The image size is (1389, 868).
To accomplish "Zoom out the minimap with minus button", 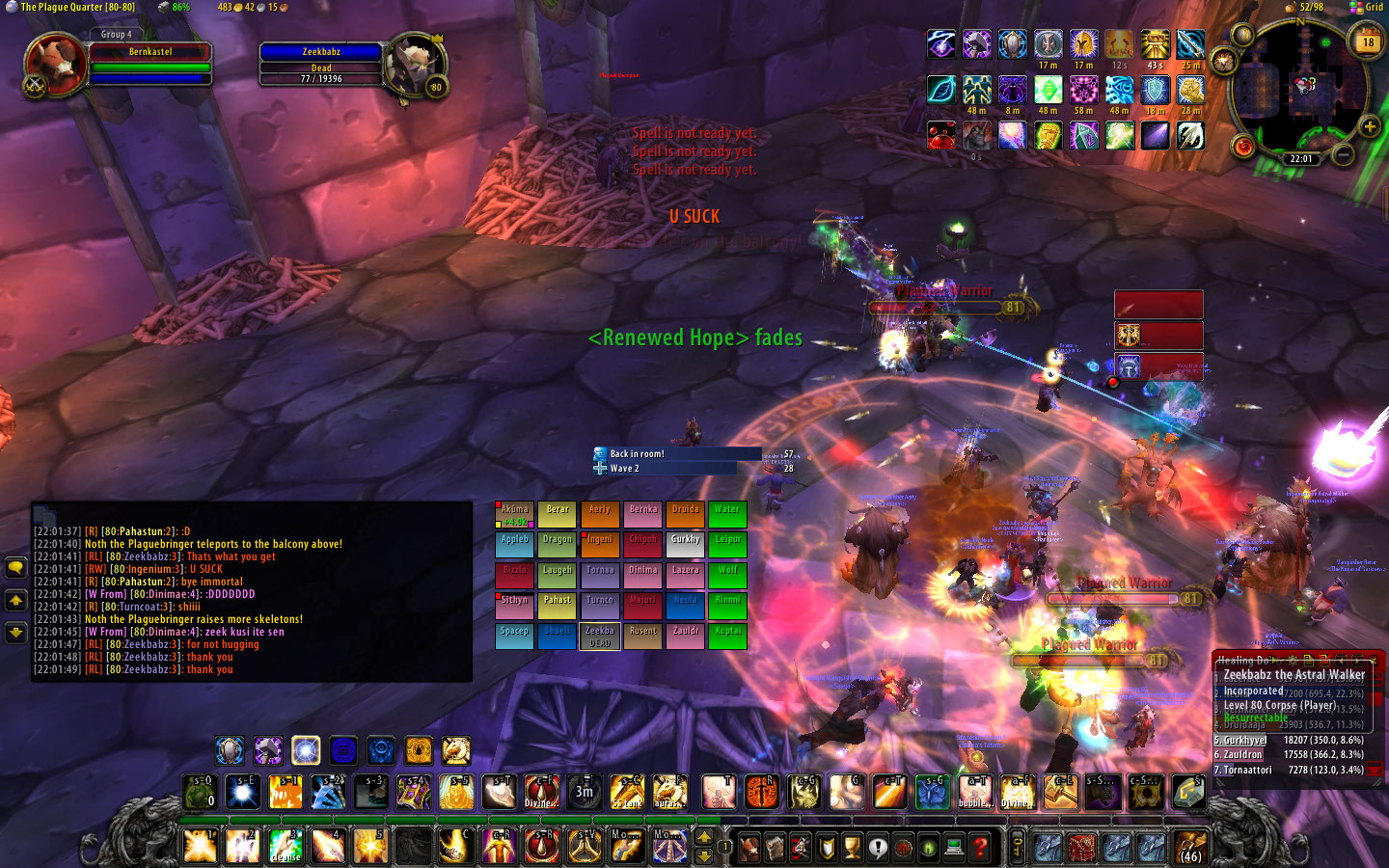I will tap(1343, 153).
